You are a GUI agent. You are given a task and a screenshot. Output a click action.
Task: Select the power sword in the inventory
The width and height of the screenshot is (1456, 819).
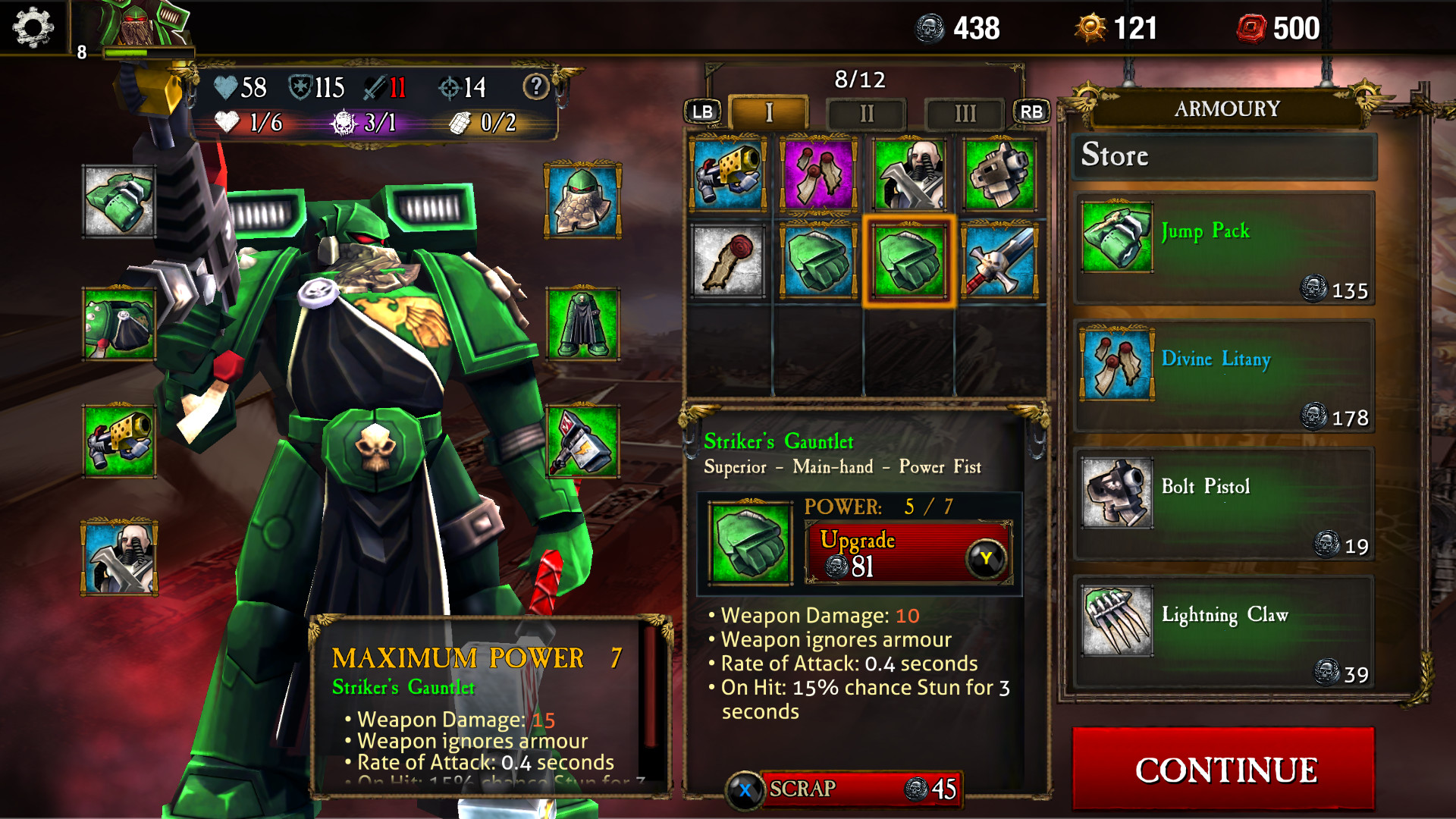coord(1001,263)
